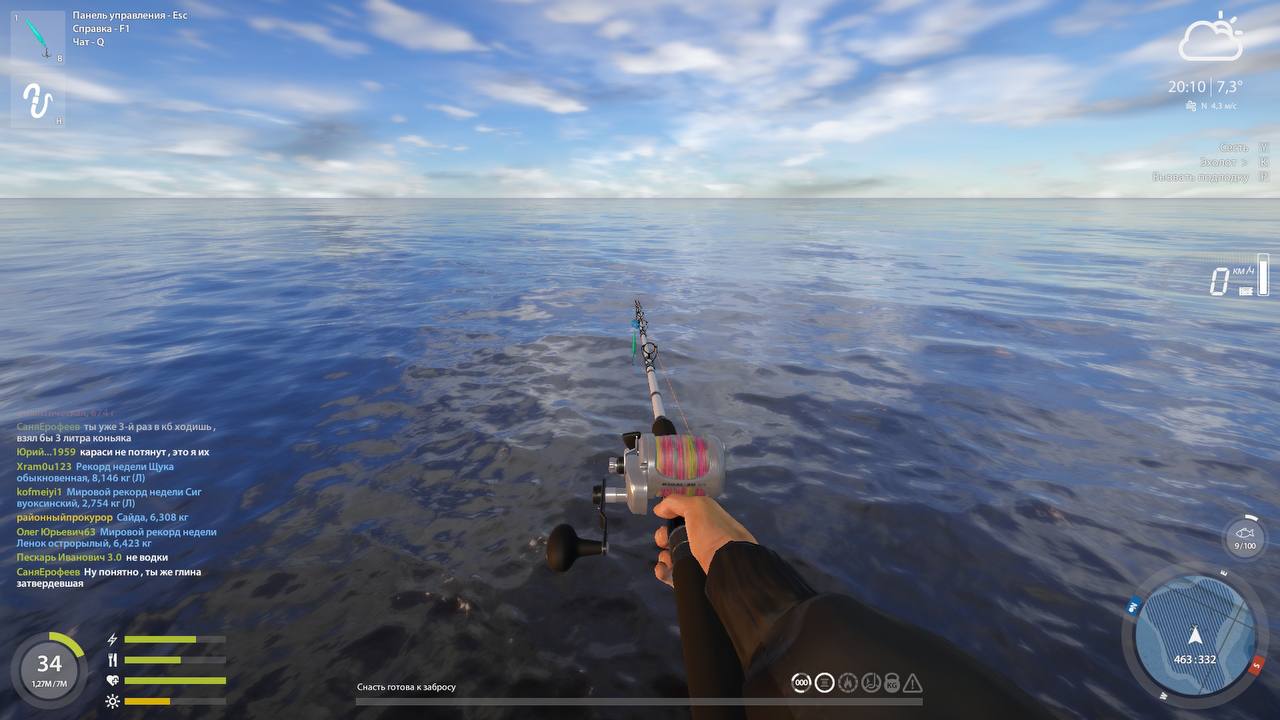This screenshot has height=720, width=1280.
Task: Click the kettlebell weight limit icon
Action: point(893,684)
